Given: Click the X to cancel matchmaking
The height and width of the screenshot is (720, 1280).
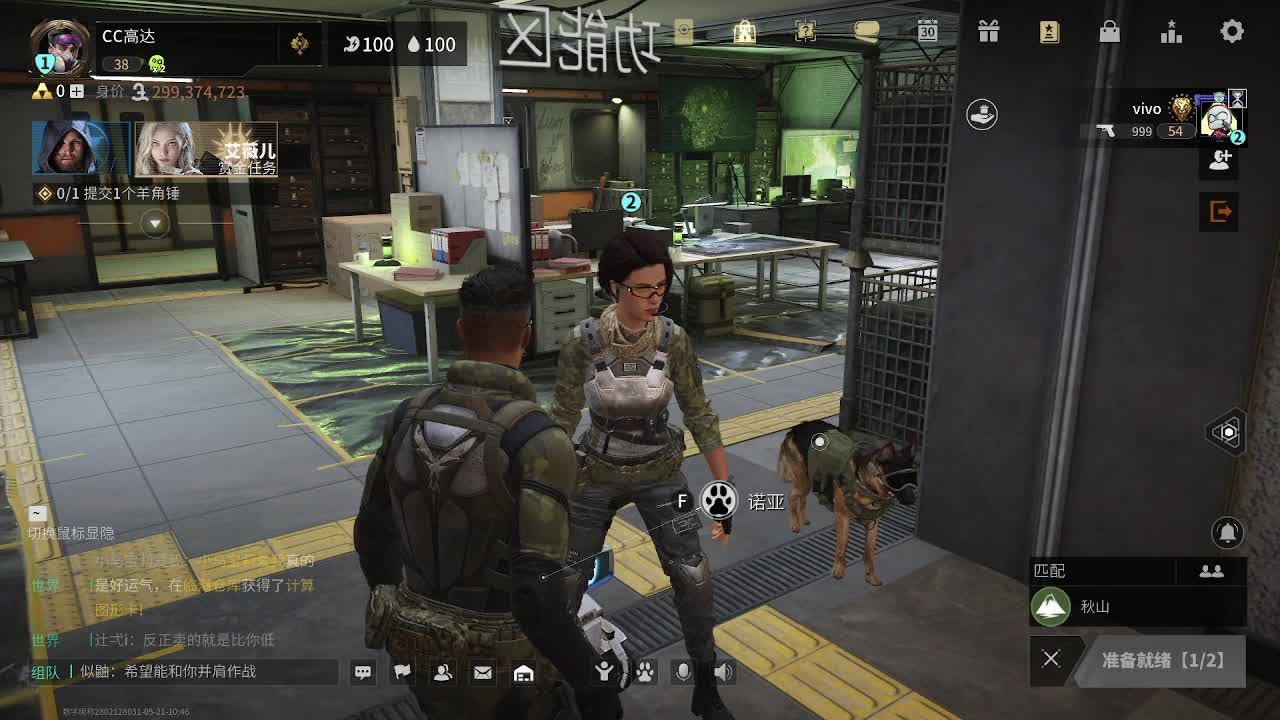Looking at the screenshot, I should [1050, 659].
